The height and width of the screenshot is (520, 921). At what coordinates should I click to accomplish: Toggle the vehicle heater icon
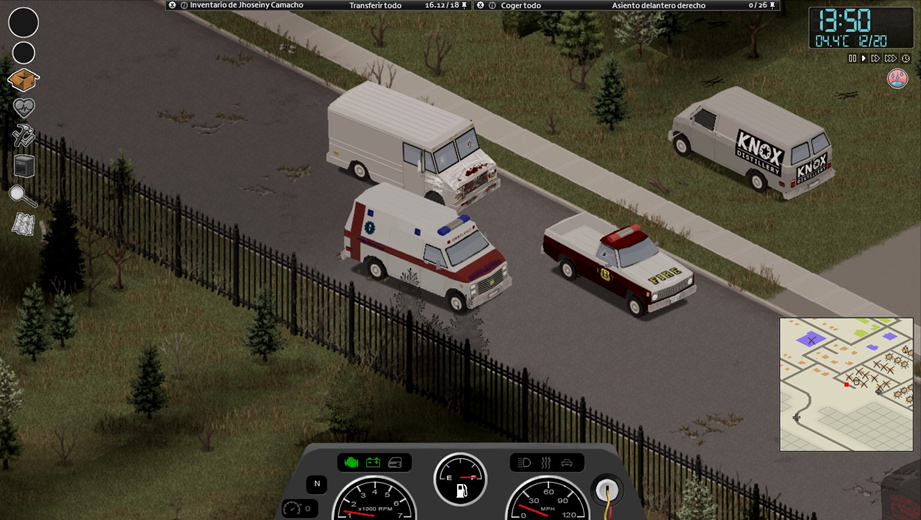[x=545, y=462]
